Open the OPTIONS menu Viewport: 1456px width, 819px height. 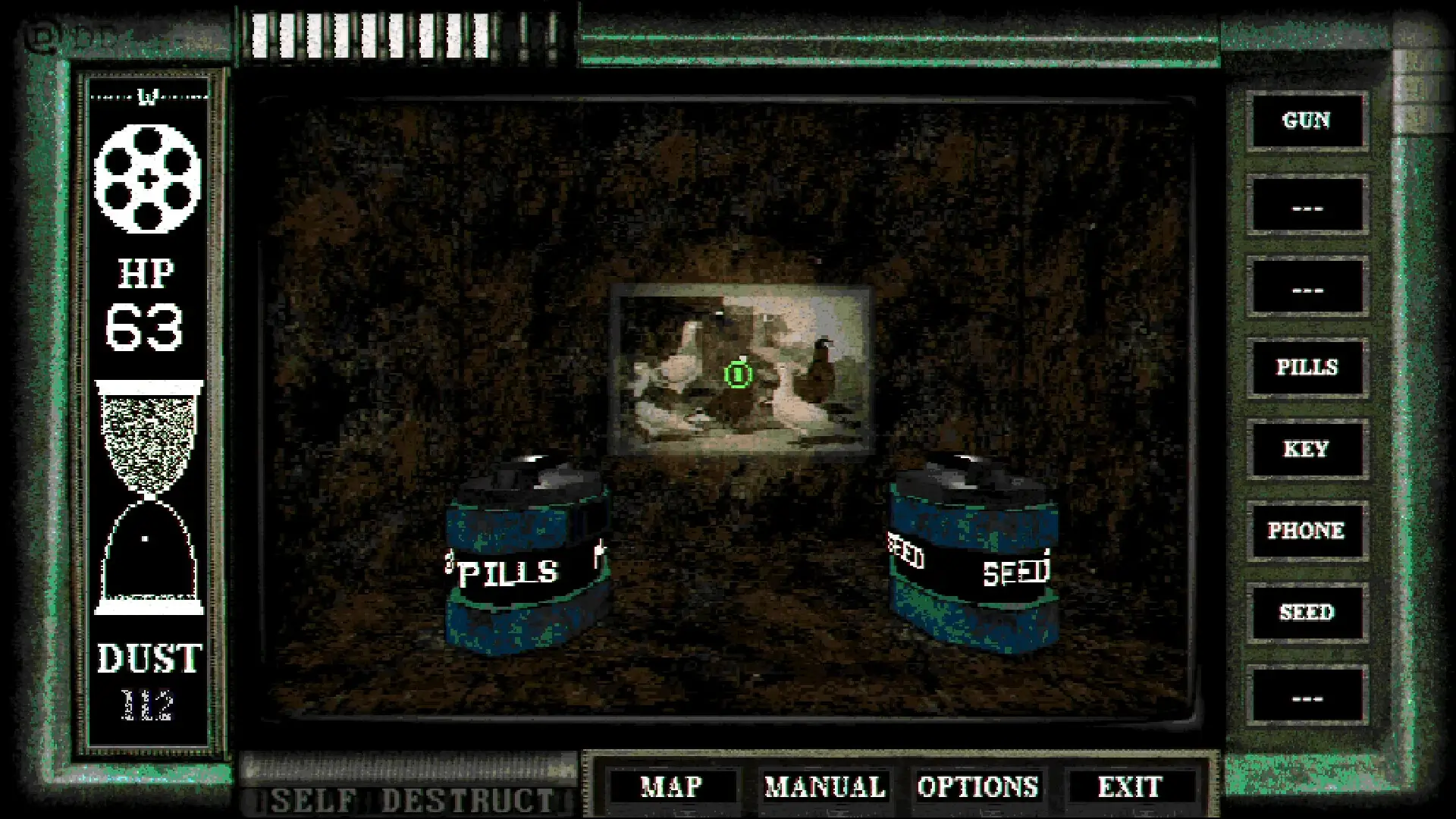pos(979,786)
